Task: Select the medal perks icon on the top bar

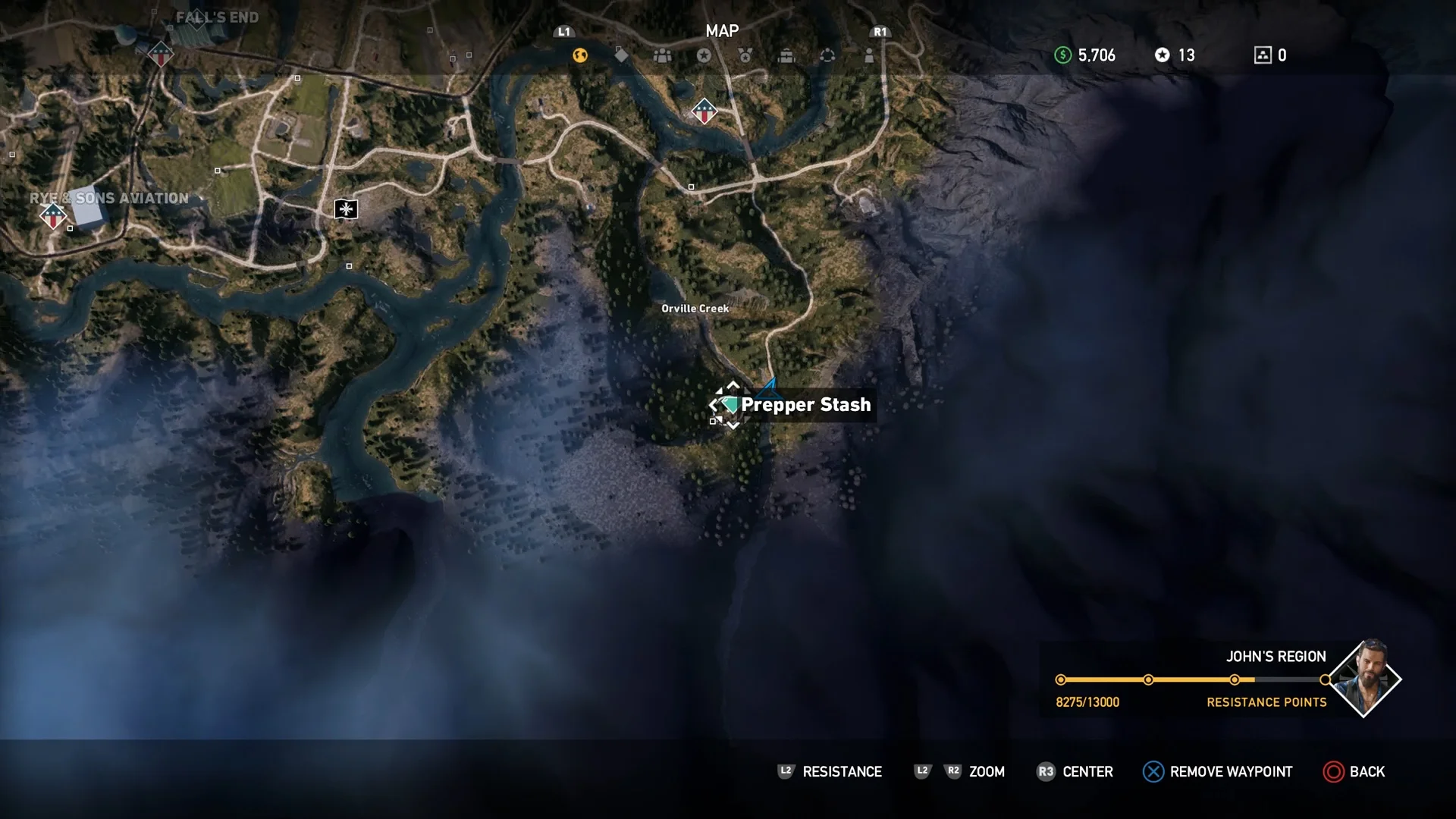Action: (744, 55)
